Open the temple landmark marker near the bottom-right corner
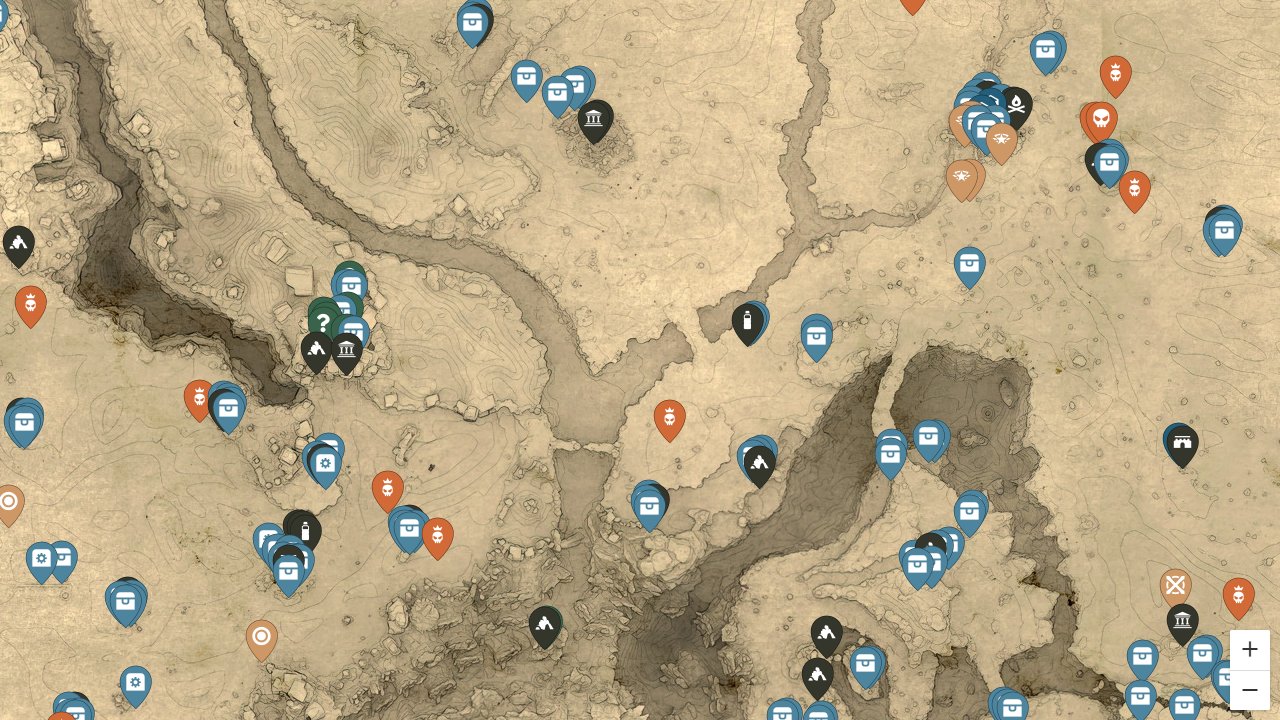This screenshot has width=1280, height=720. pyautogui.click(x=1182, y=621)
